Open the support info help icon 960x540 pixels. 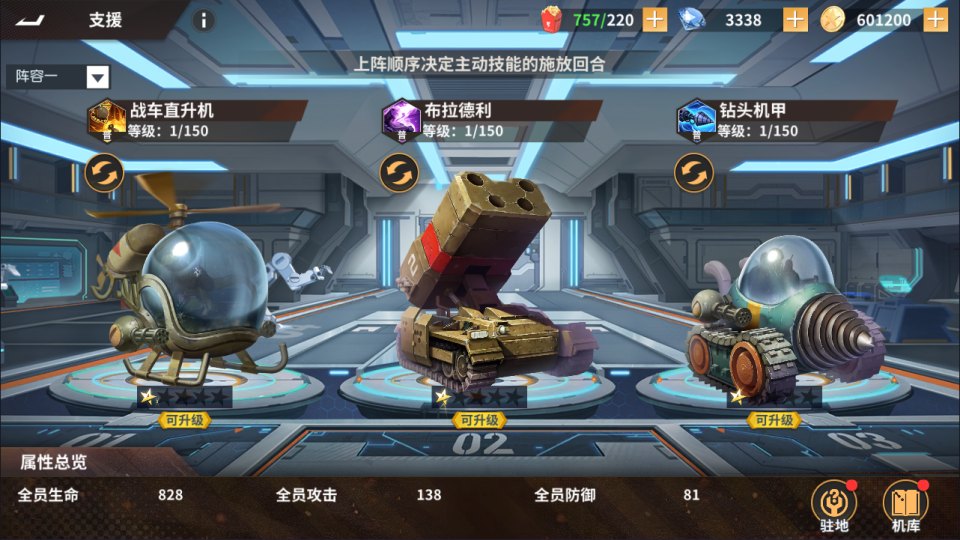(x=203, y=20)
